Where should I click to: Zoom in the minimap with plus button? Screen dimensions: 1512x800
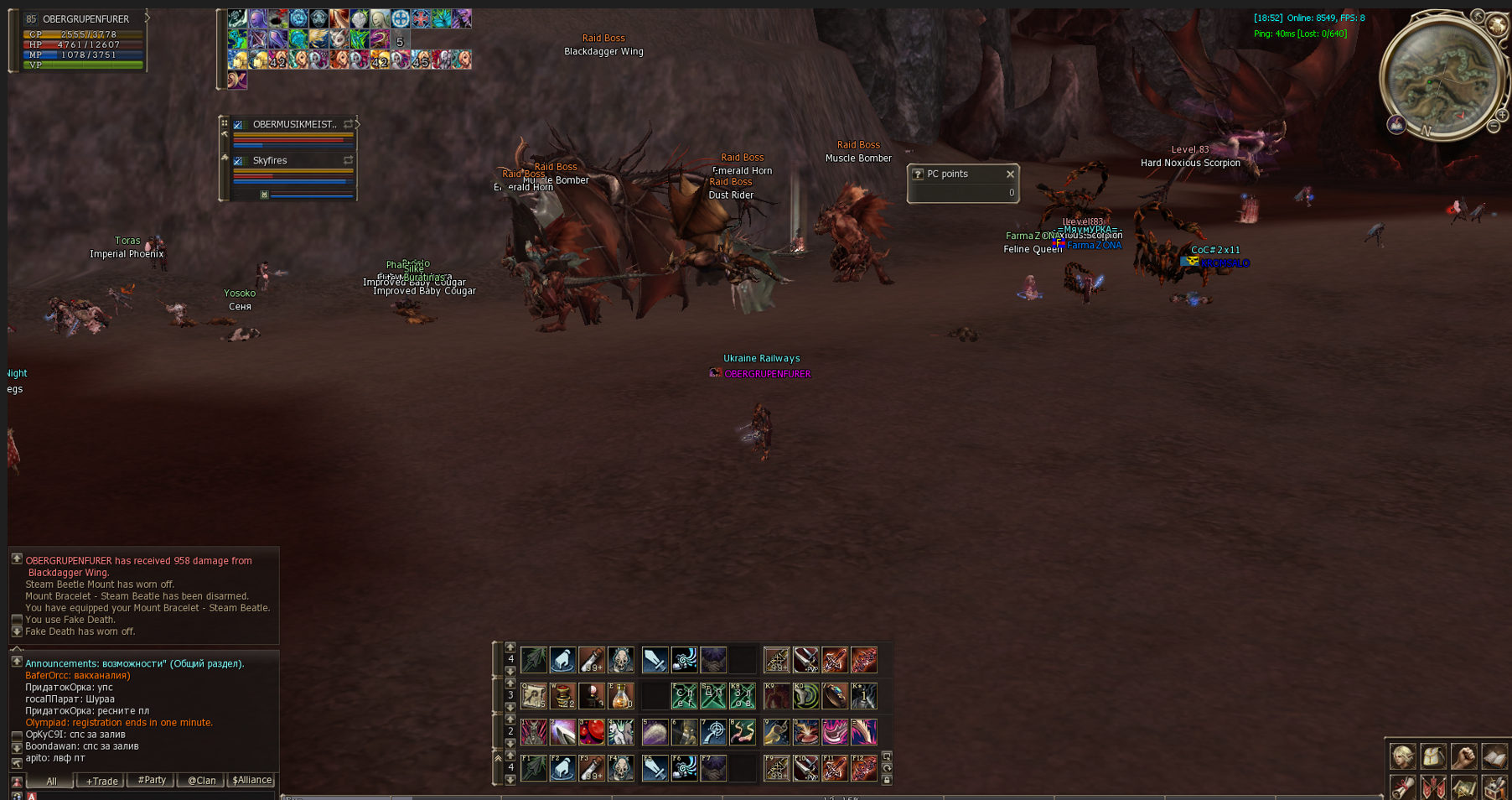[1502, 114]
